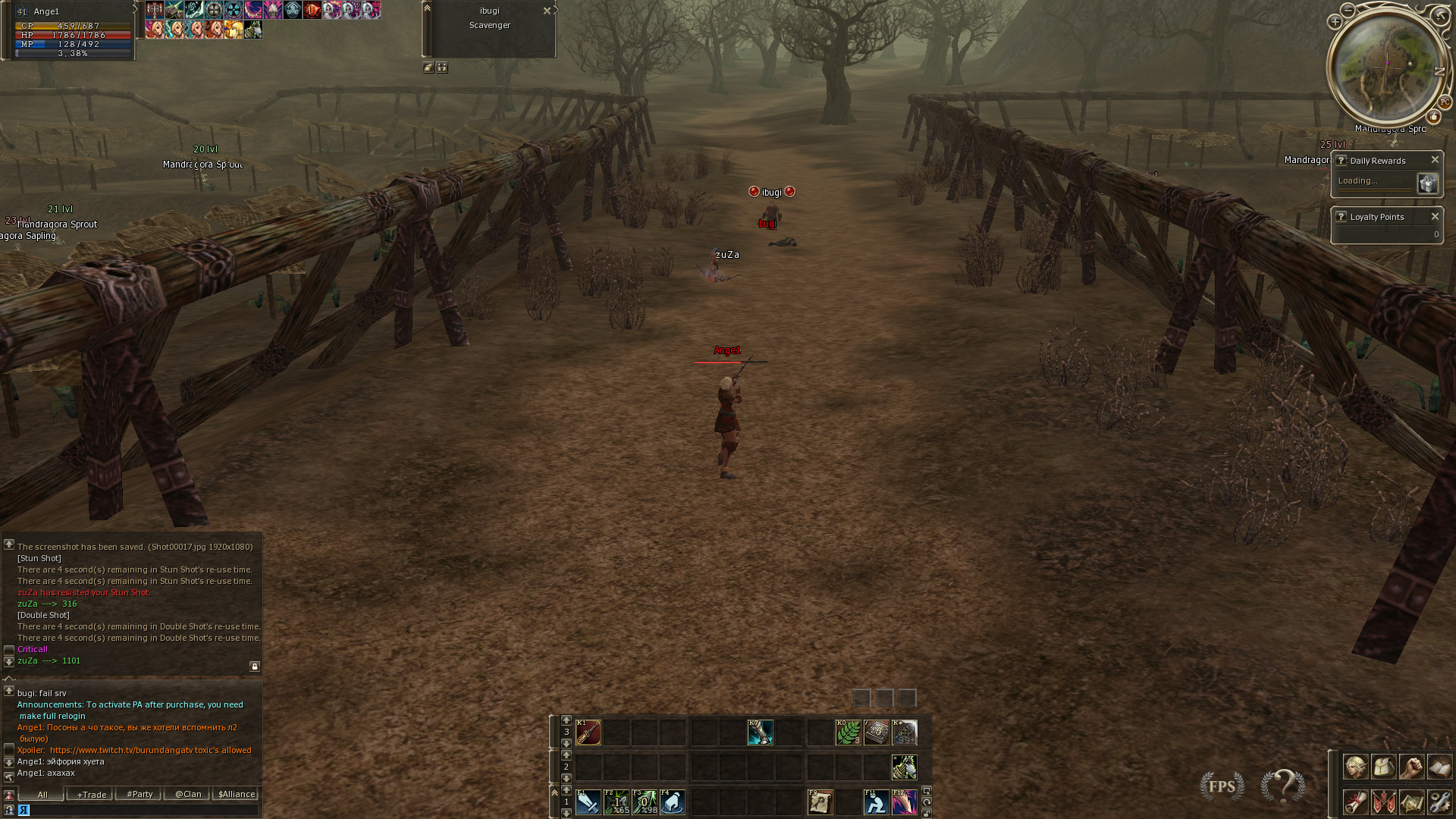Use the K0 green leaf item
1456x819 pixels.
pyautogui.click(x=848, y=733)
